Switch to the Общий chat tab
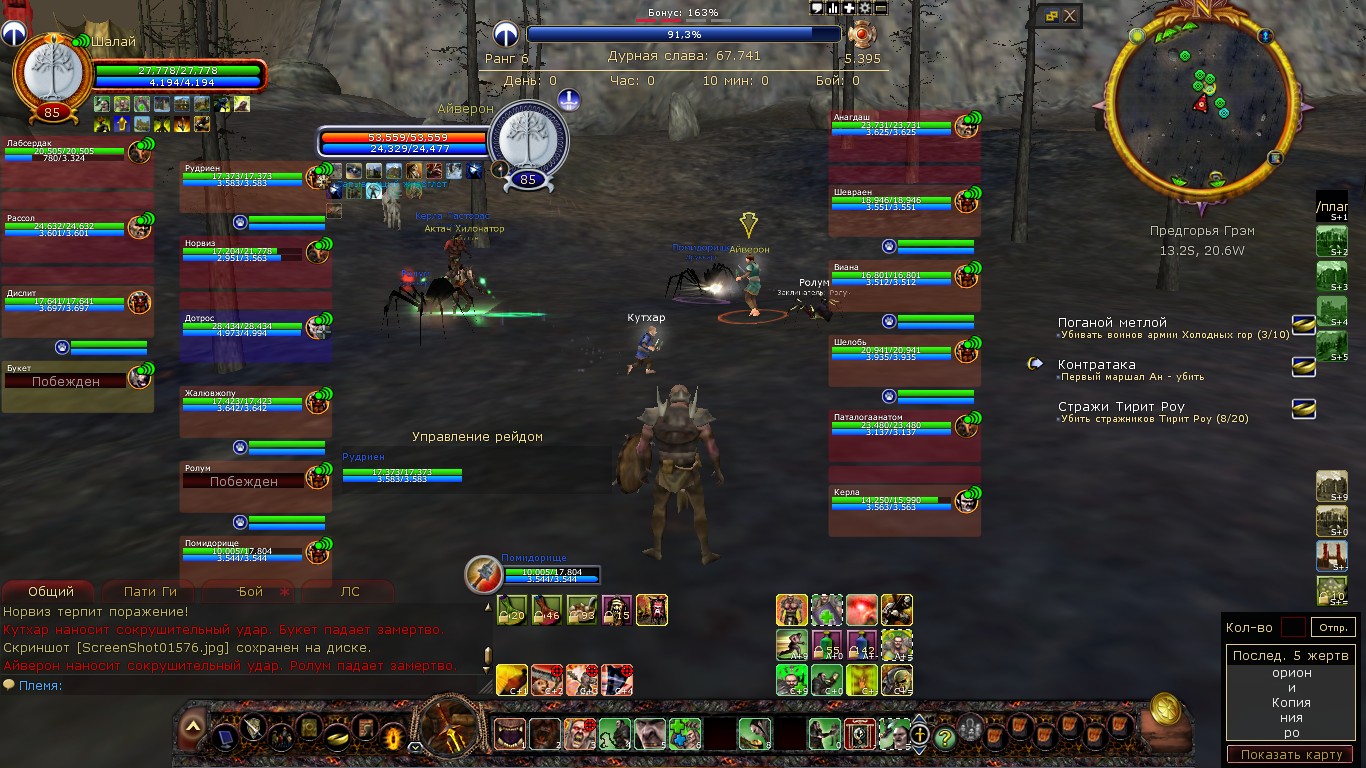The width and height of the screenshot is (1366, 768). point(51,591)
